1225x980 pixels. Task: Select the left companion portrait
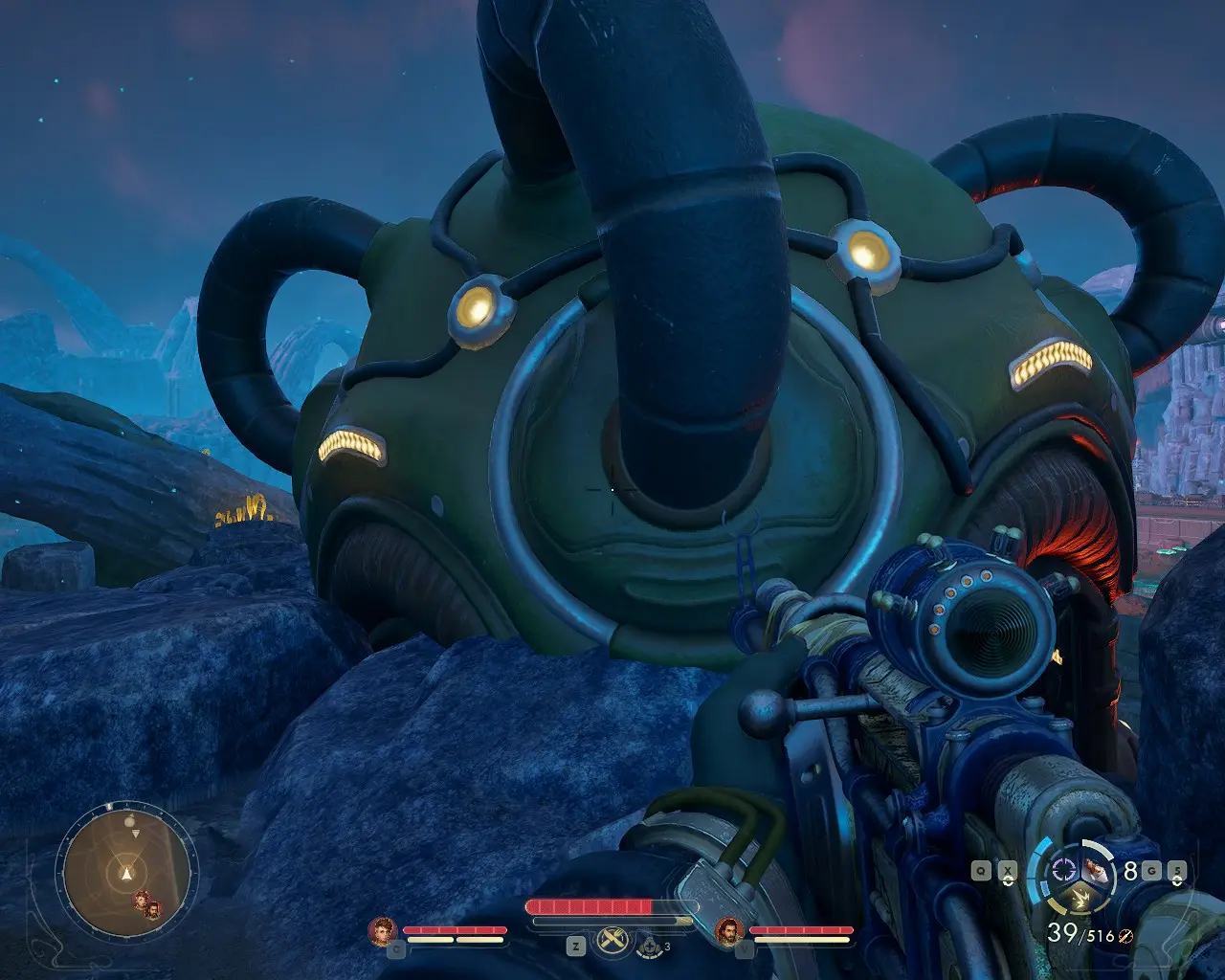tap(383, 930)
